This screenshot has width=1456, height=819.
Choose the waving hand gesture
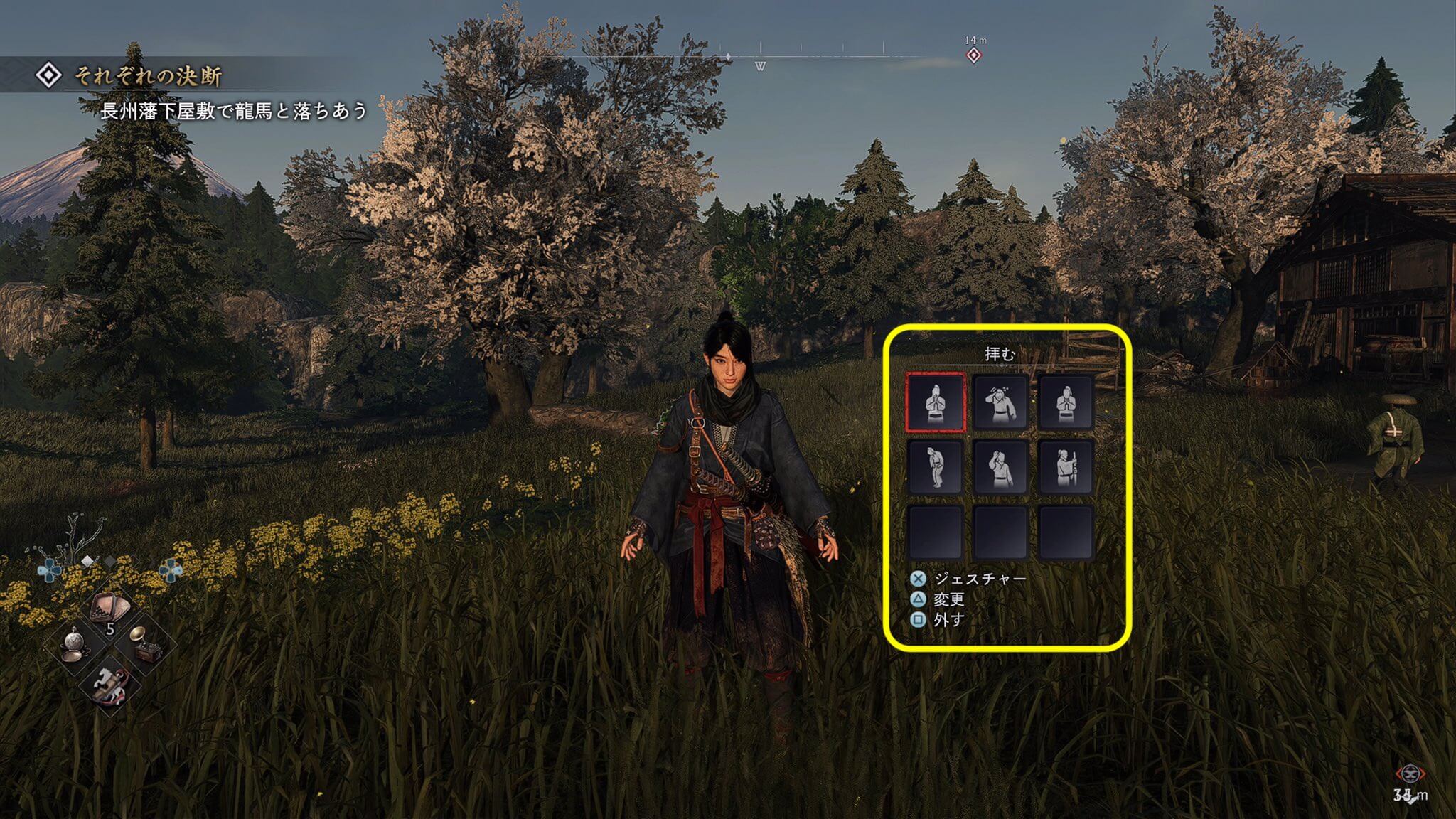[1000, 466]
